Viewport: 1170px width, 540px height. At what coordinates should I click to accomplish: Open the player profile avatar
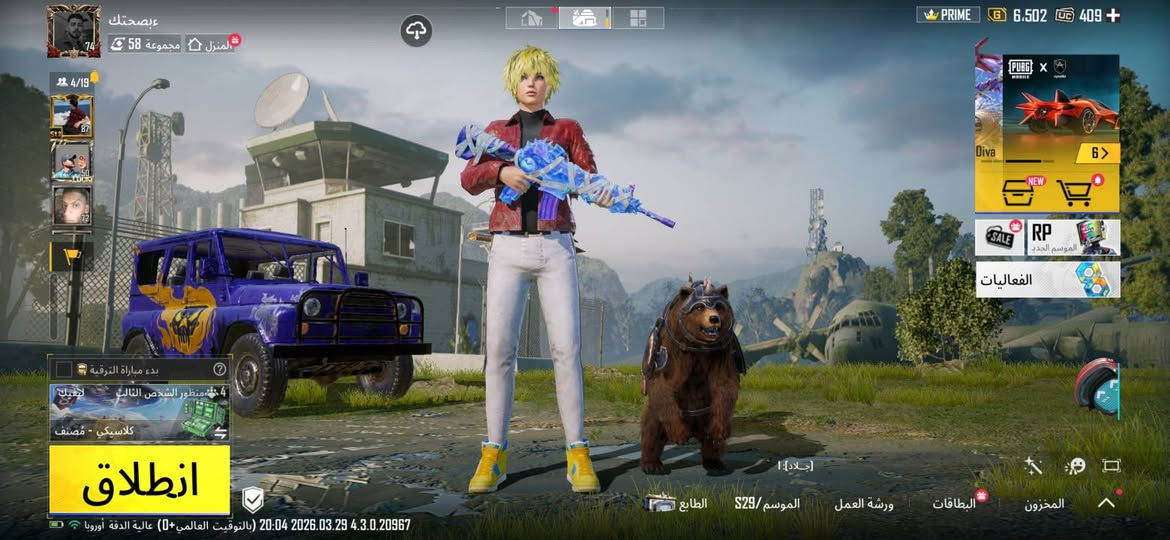pos(73,31)
